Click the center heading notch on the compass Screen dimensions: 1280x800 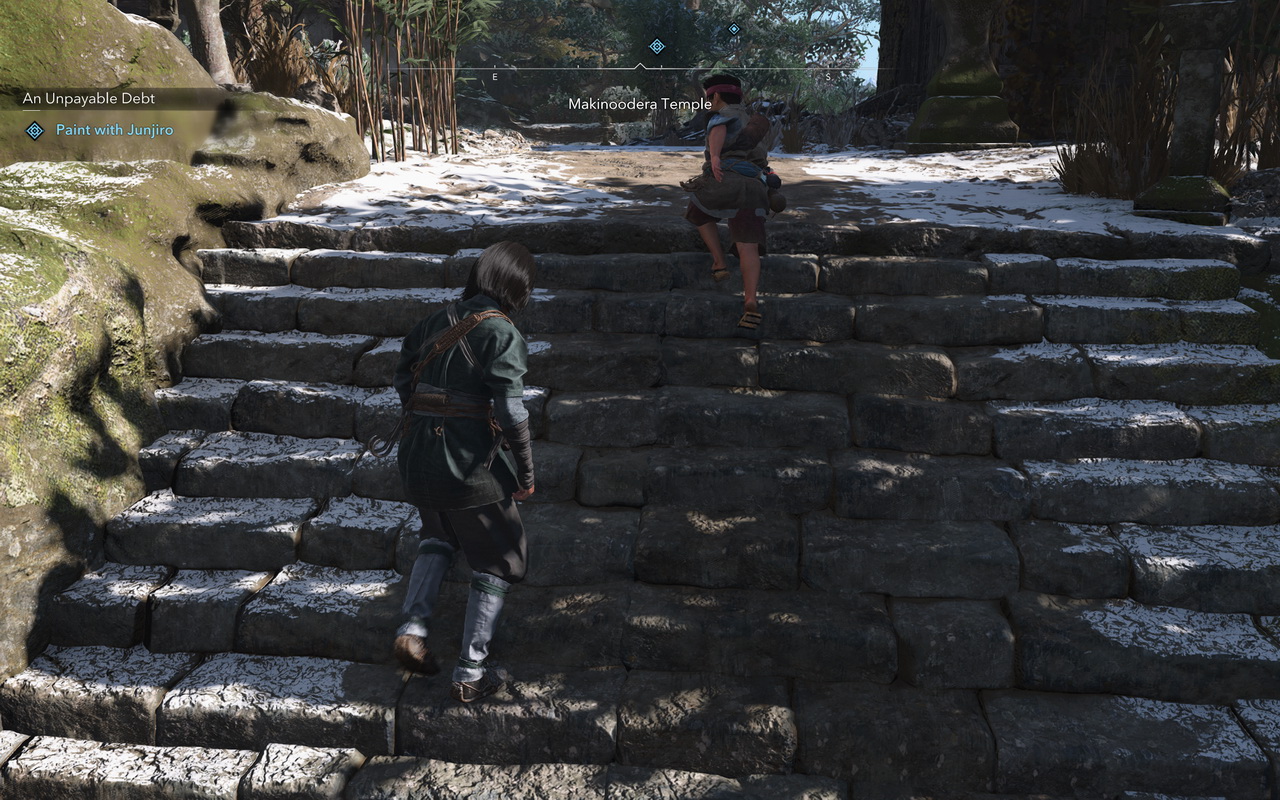(x=640, y=62)
